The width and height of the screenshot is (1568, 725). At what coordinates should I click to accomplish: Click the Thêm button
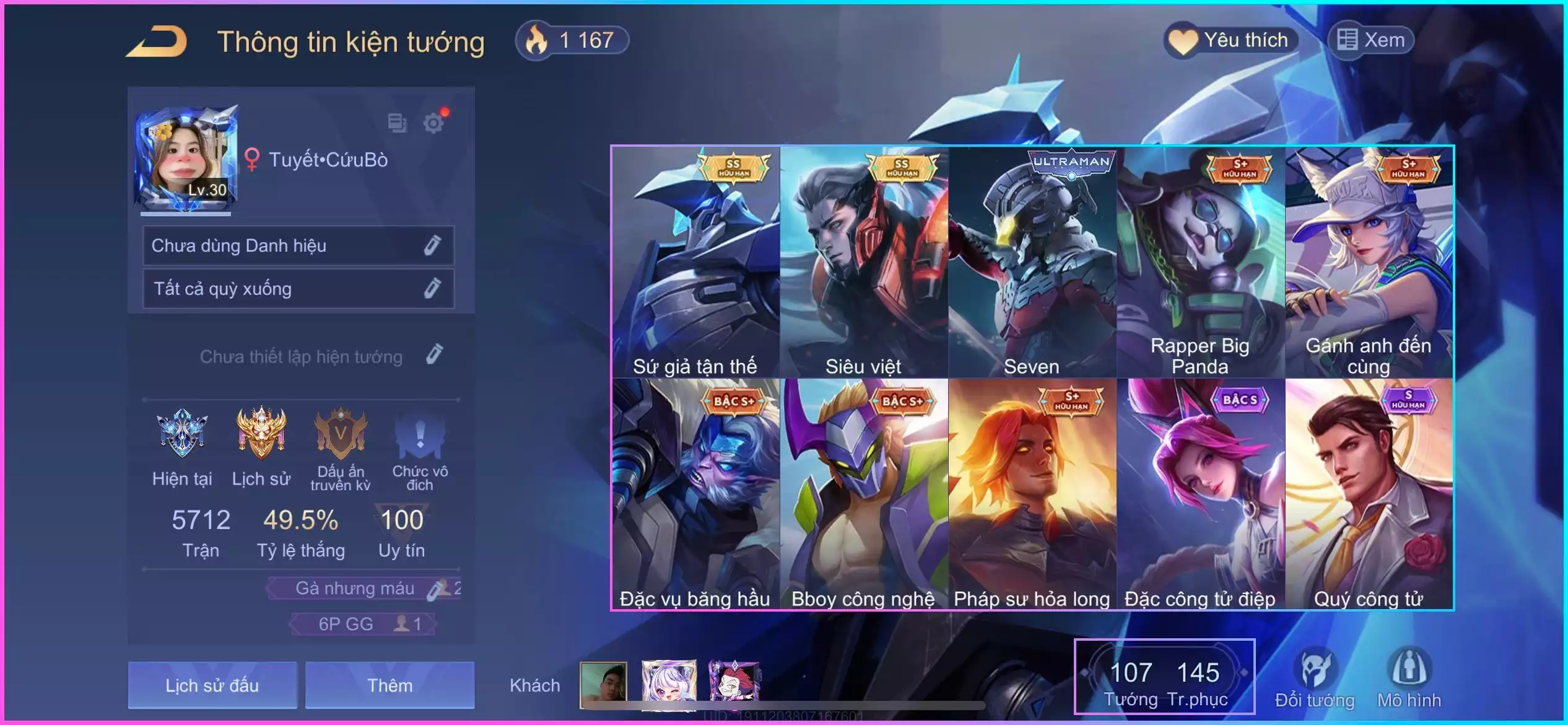tap(390, 685)
